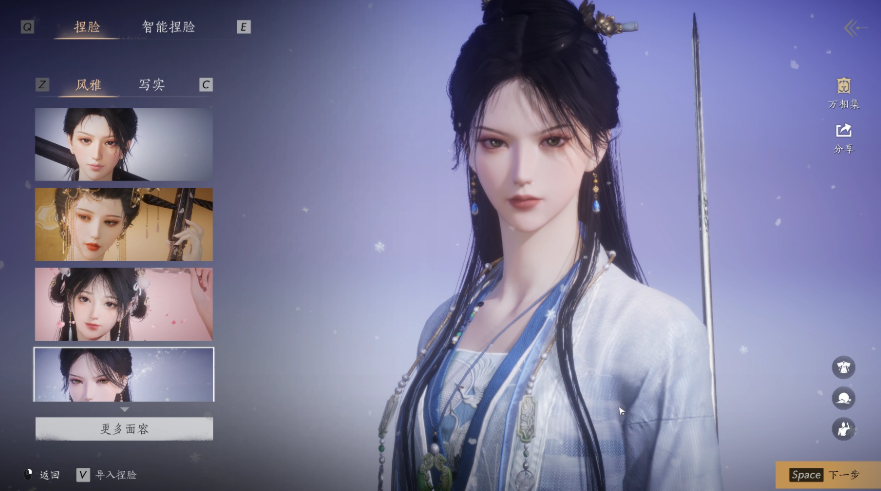Switch to the 捏脸 tab

(87, 27)
